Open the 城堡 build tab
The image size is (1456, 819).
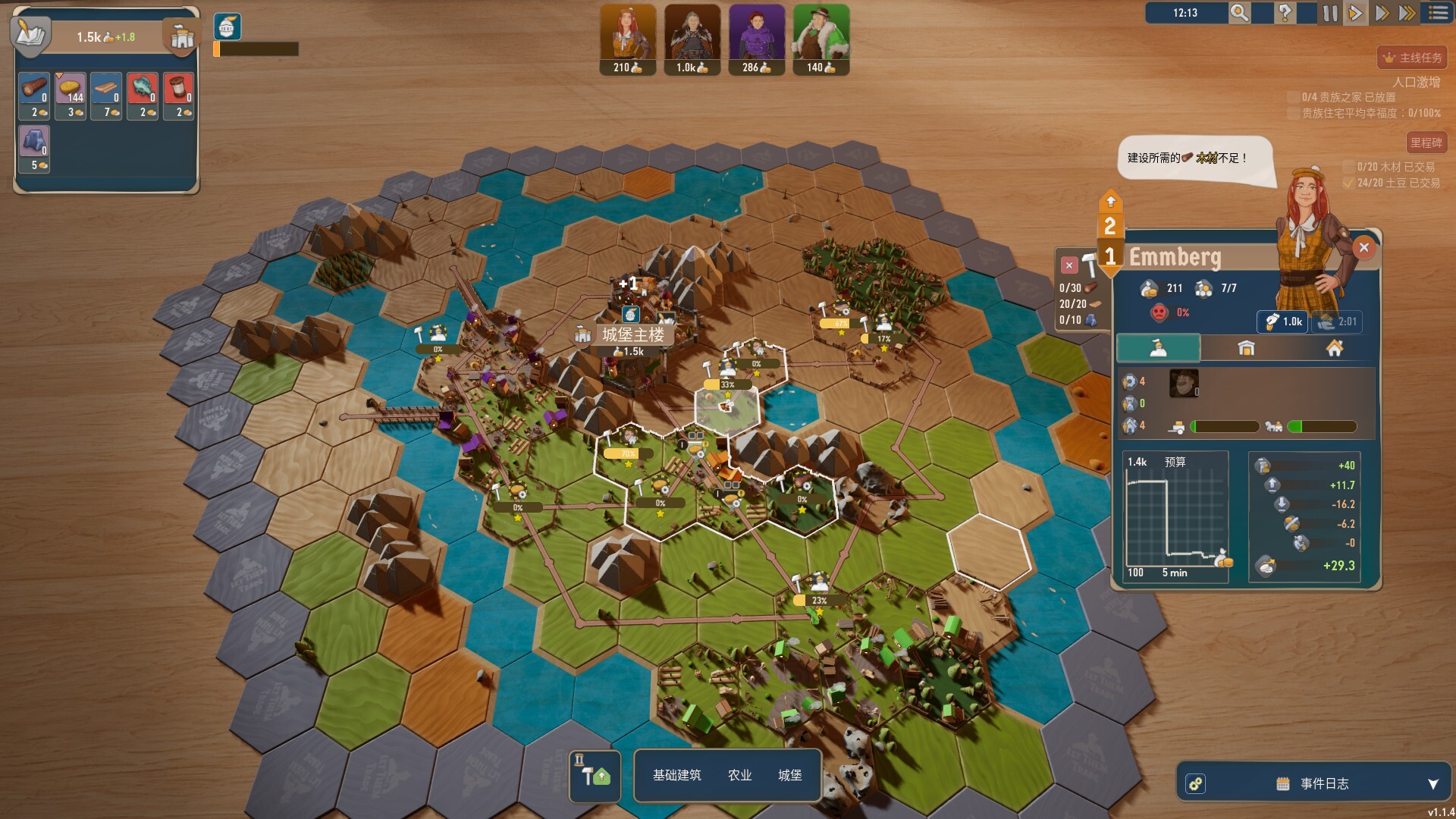[x=790, y=776]
